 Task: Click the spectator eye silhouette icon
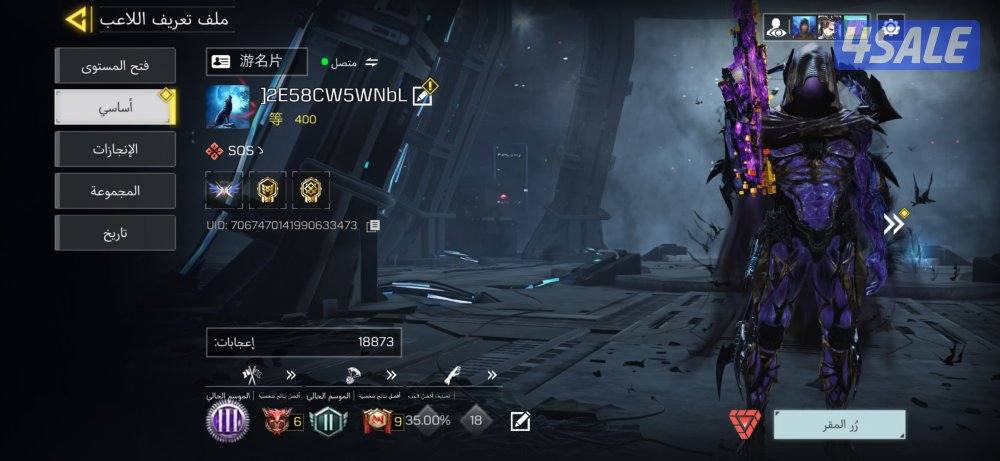tap(776, 27)
